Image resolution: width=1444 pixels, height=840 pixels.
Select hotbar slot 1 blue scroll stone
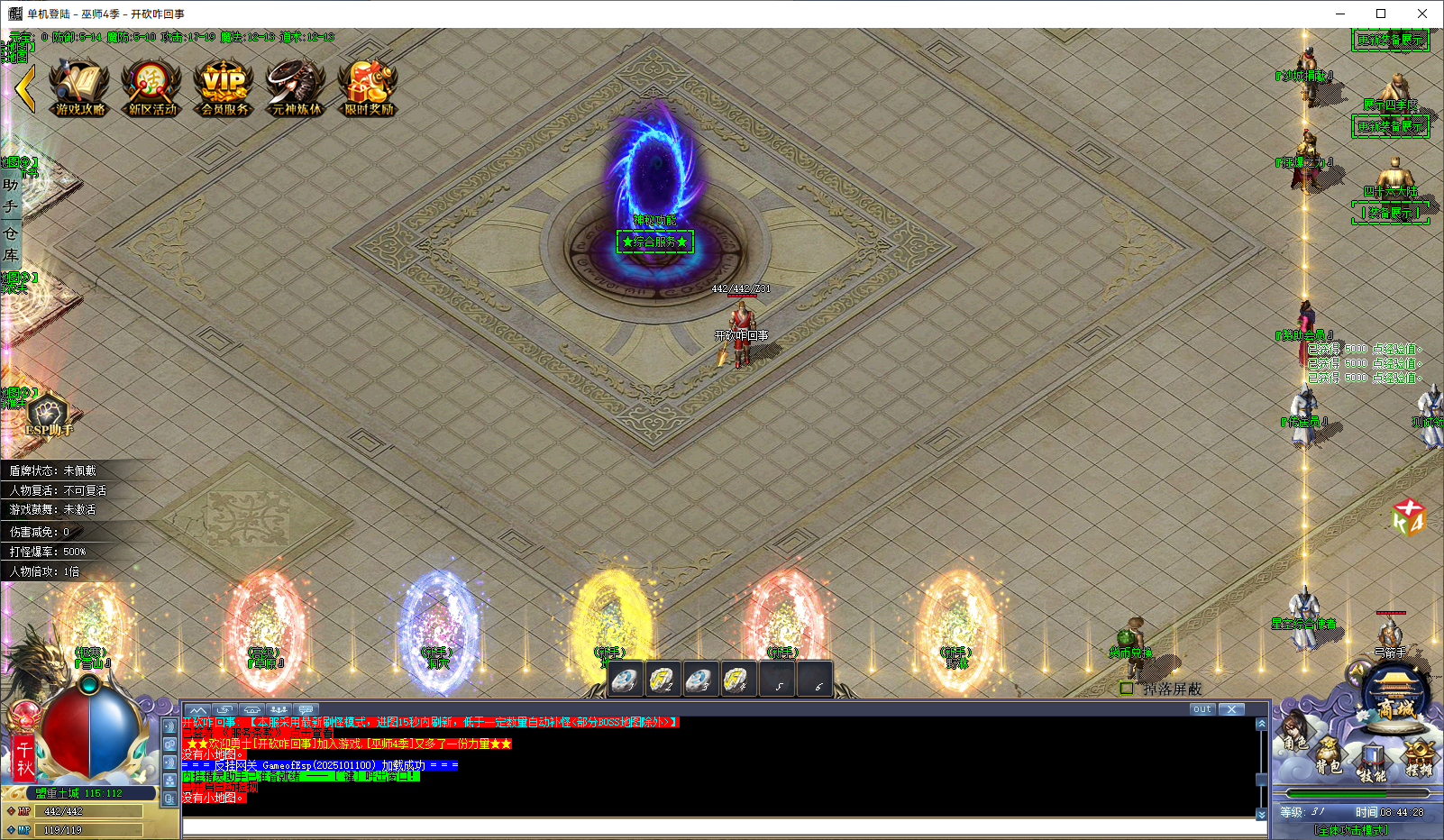(625, 680)
